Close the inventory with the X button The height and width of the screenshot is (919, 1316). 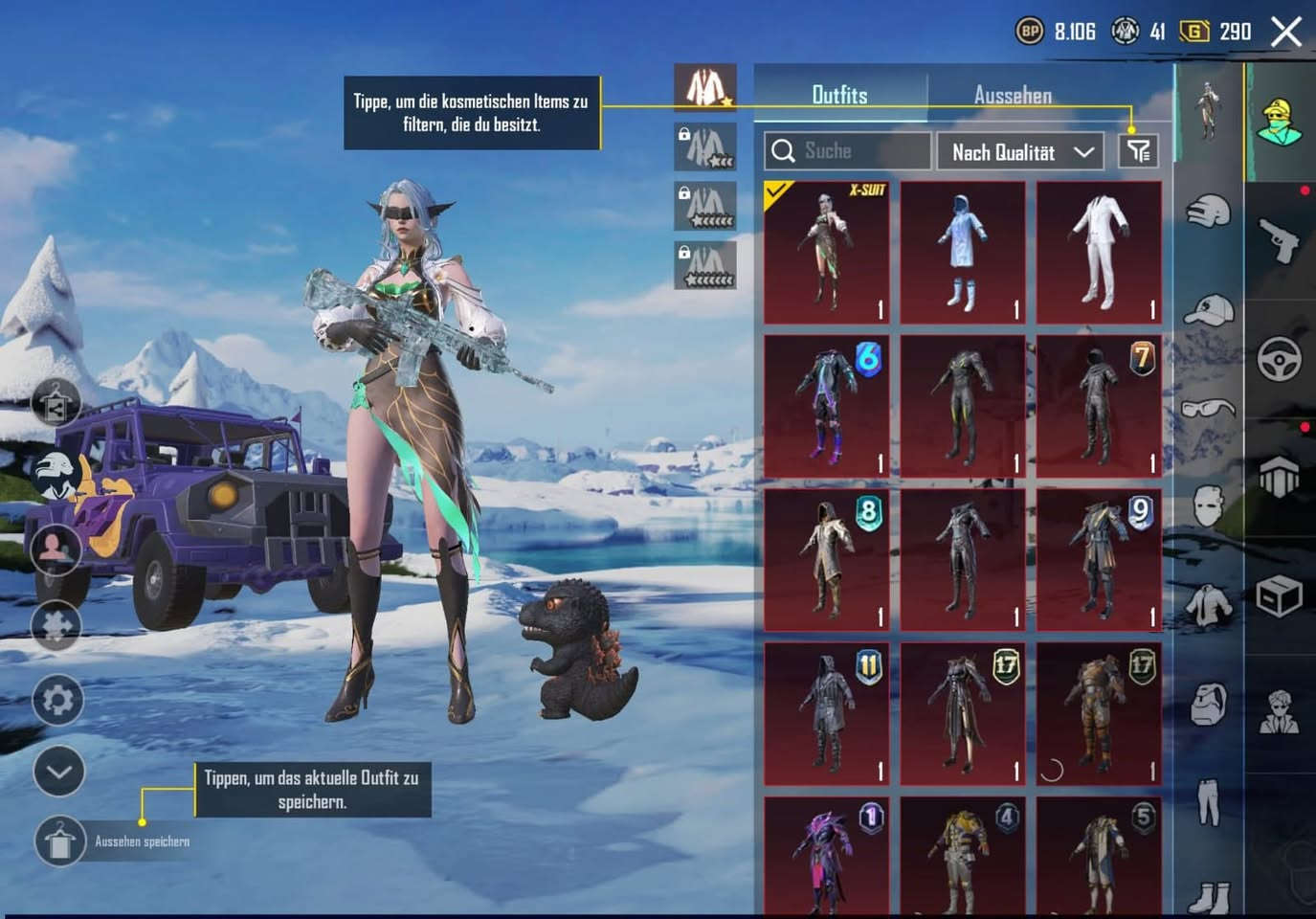tap(1286, 32)
